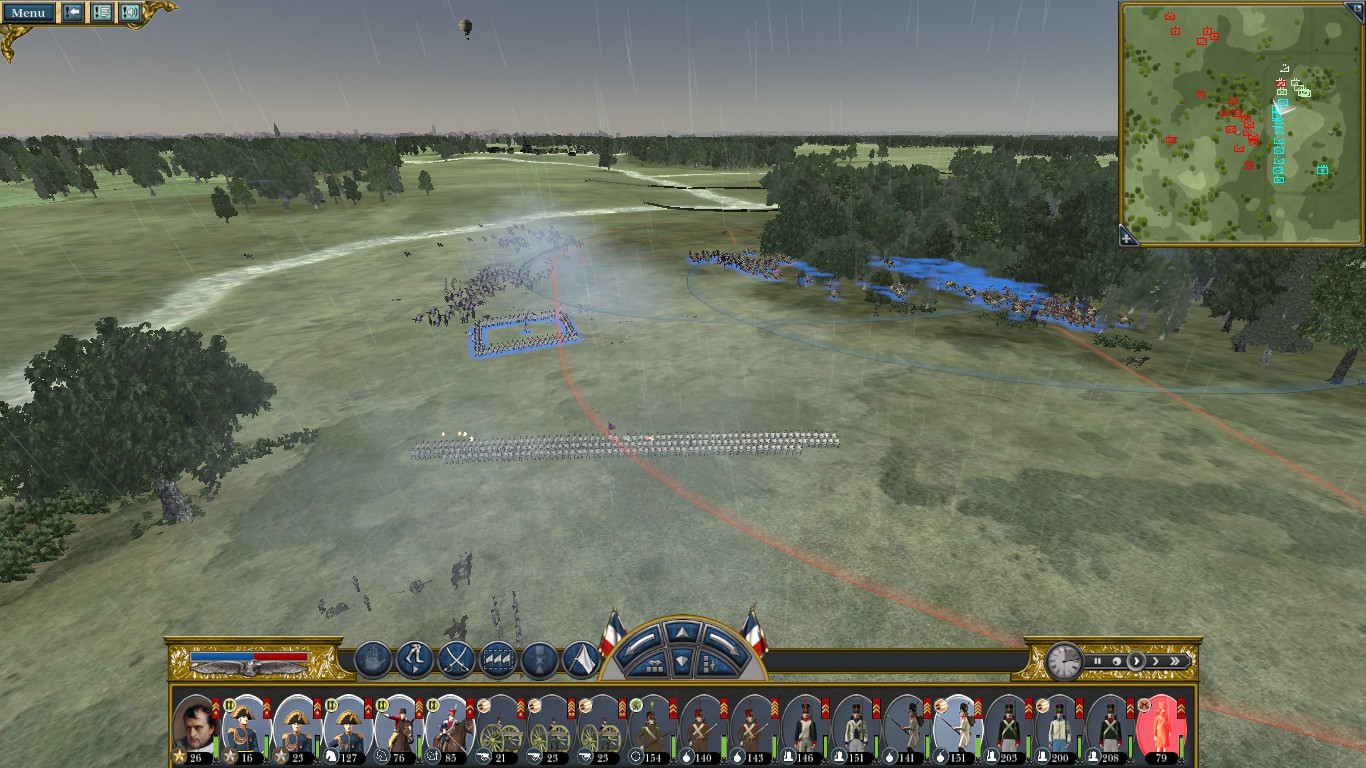The image size is (1366, 768).
Task: Set fastest speed with double-chevron button
Action: pos(1176,661)
